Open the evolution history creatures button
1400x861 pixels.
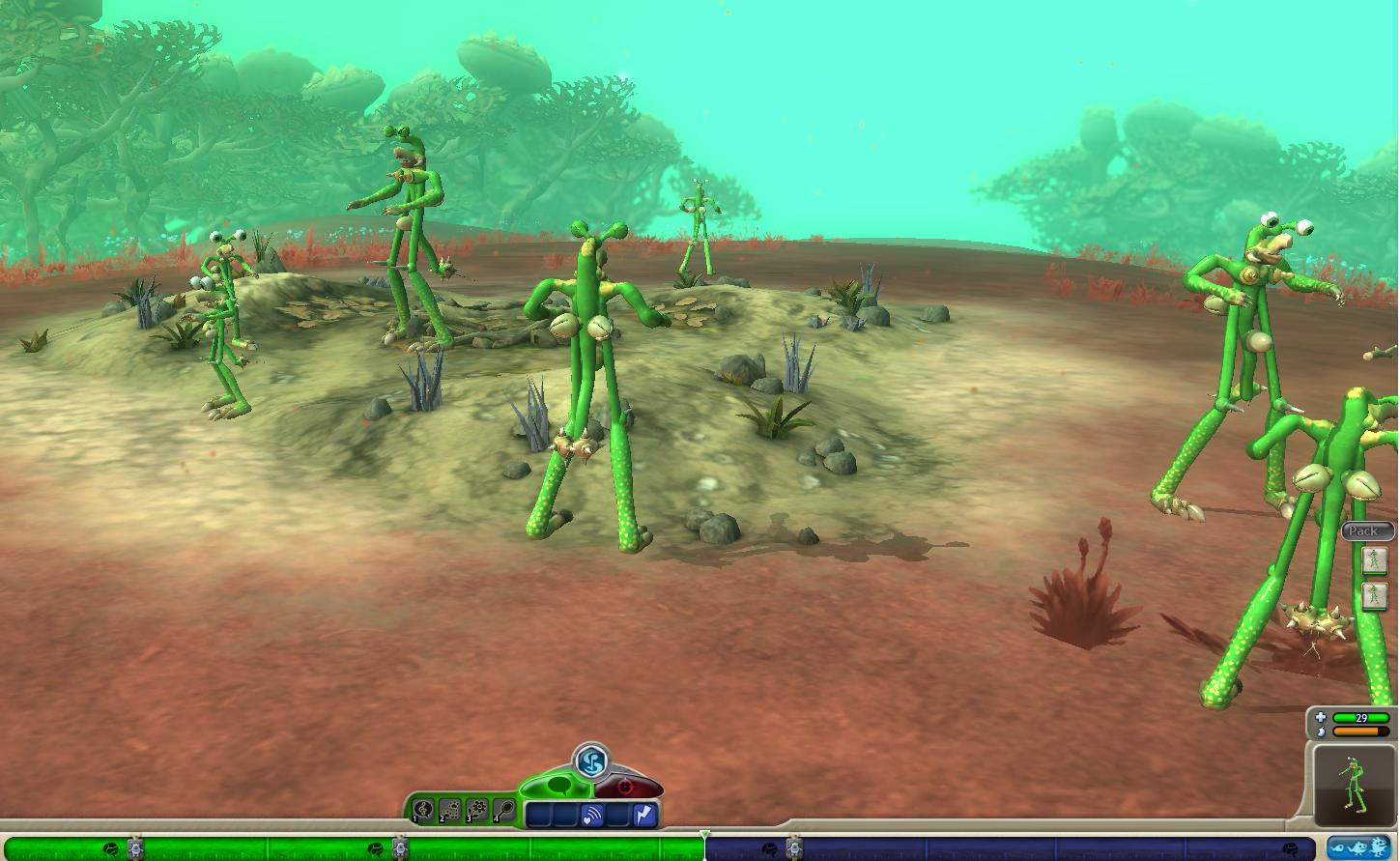click(x=1358, y=848)
